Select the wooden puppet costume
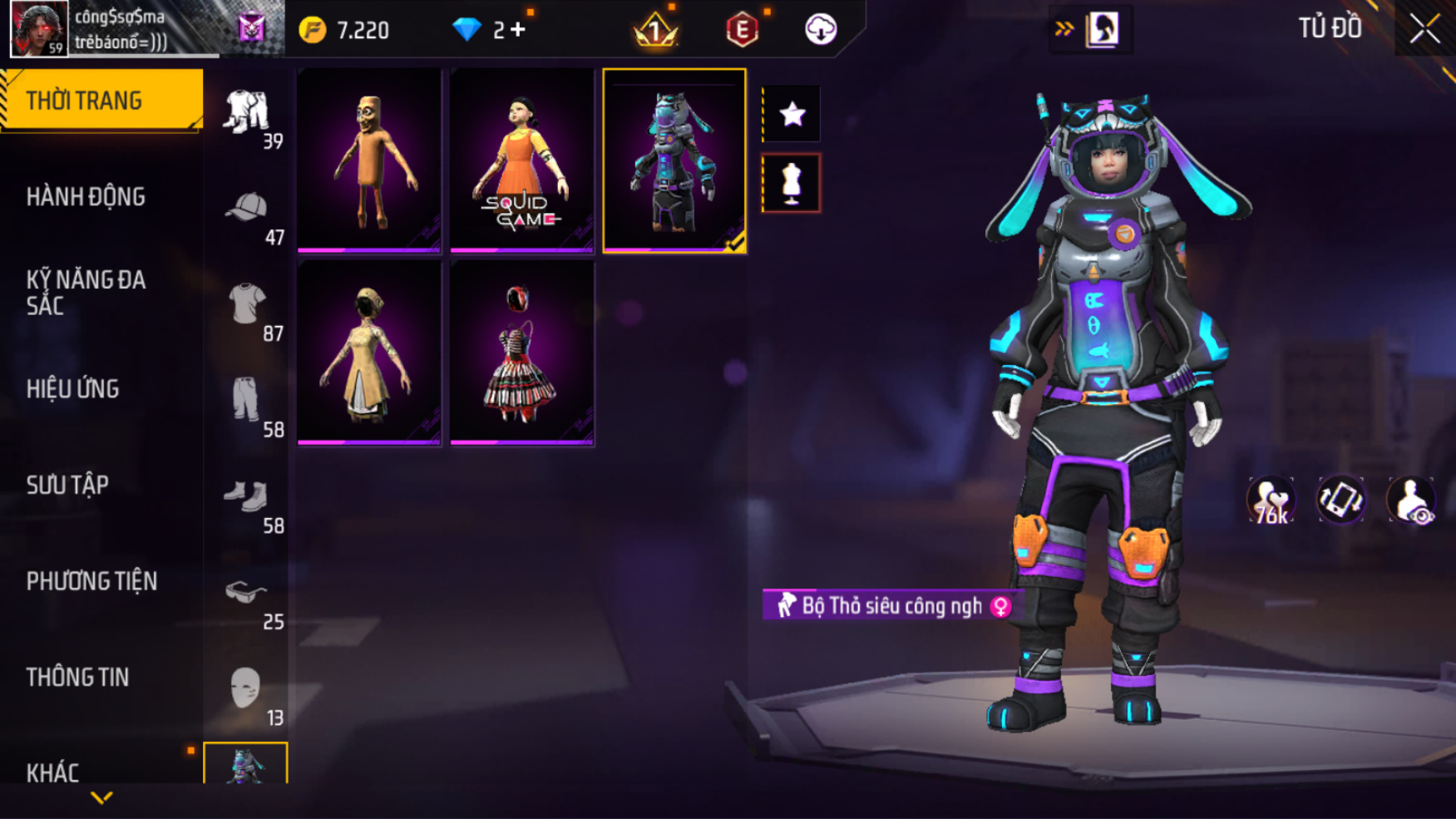This screenshot has width=1456, height=819. pyautogui.click(x=369, y=160)
